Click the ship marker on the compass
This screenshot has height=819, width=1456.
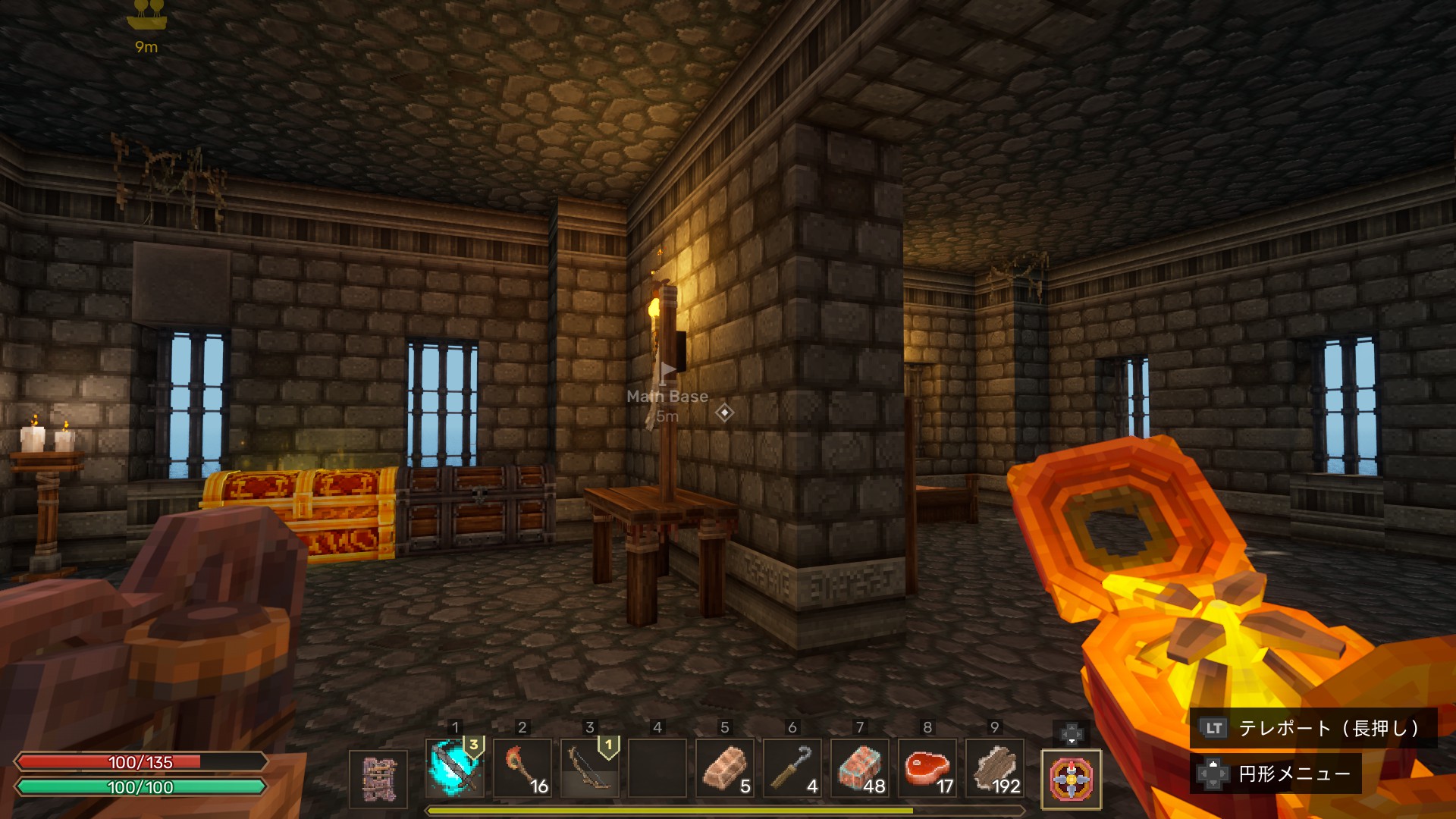[146, 15]
